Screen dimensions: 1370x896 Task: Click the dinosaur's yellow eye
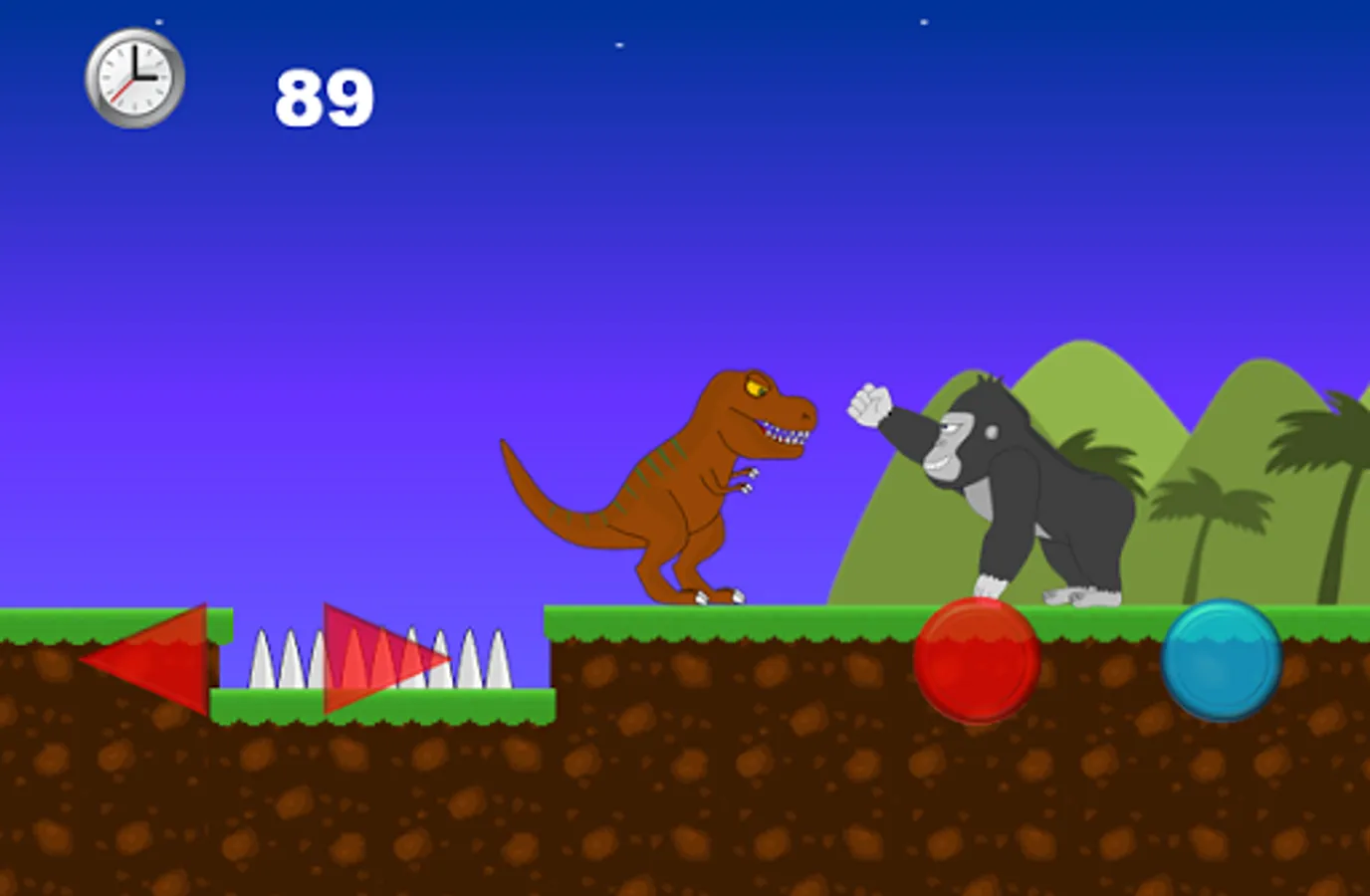(x=754, y=386)
